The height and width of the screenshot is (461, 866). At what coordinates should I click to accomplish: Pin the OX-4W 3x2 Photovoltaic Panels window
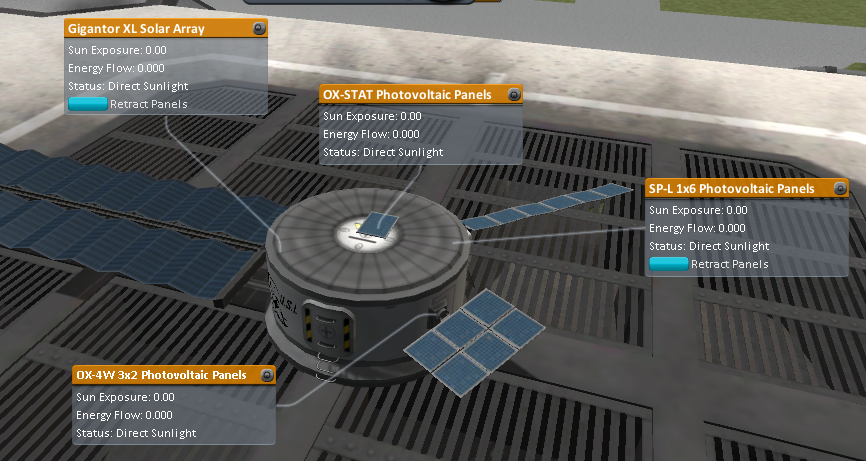267,375
